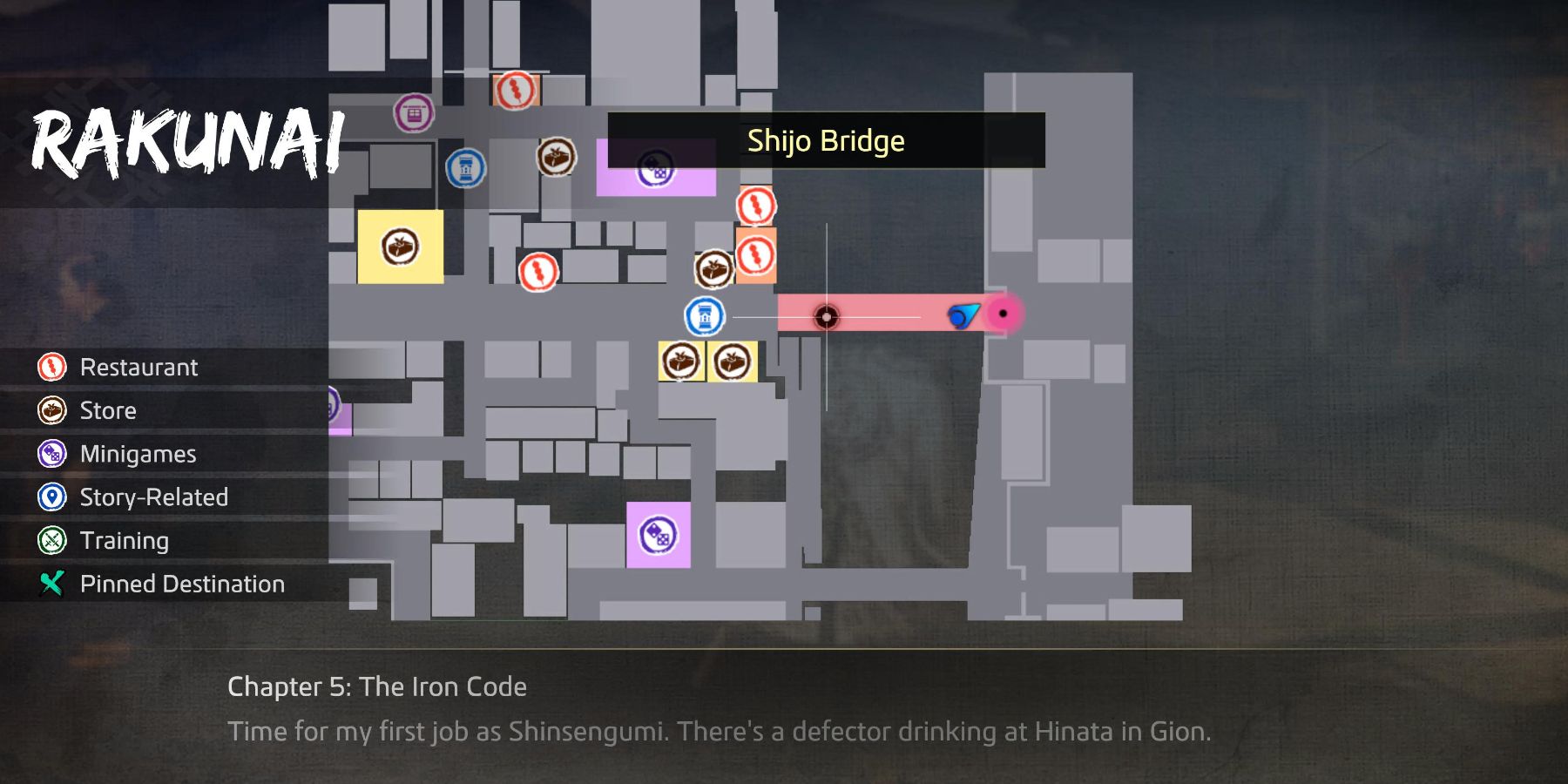Select the 'Chapter 5: The Iron Code' quest entry
1568x784 pixels.
coord(378,687)
